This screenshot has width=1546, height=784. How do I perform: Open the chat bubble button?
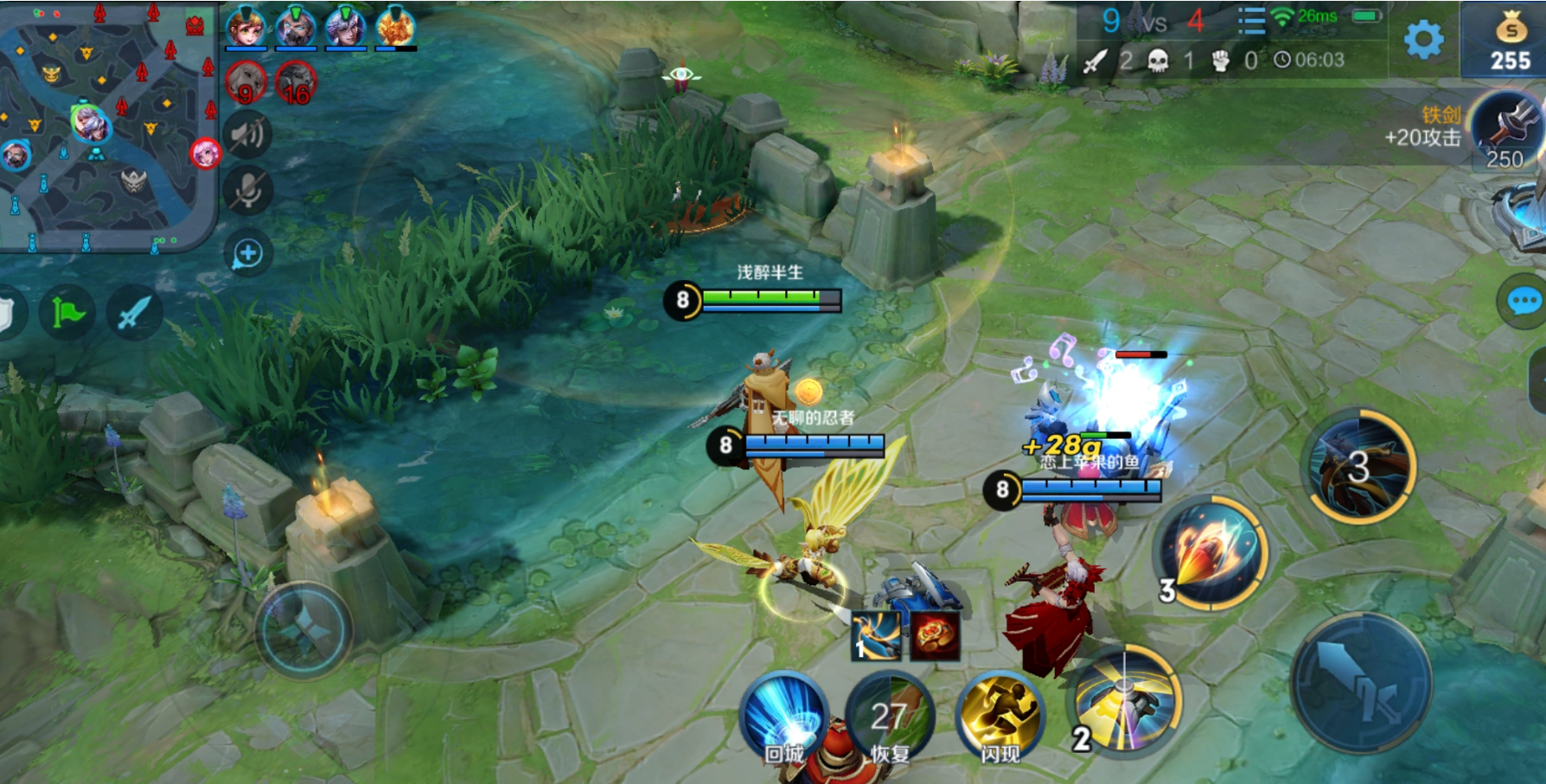tap(1523, 302)
